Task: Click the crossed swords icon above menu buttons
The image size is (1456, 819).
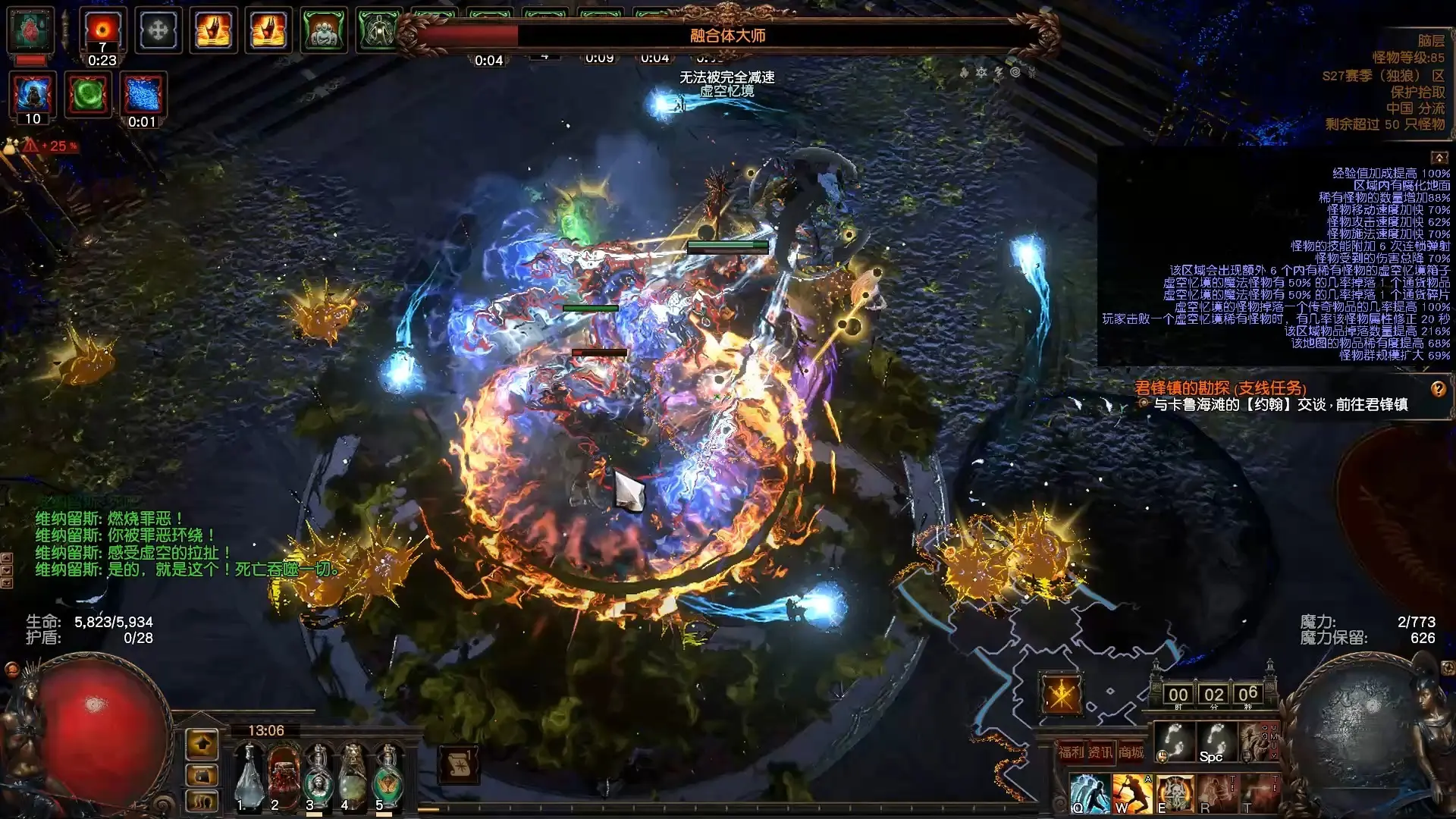Action: (1060, 692)
